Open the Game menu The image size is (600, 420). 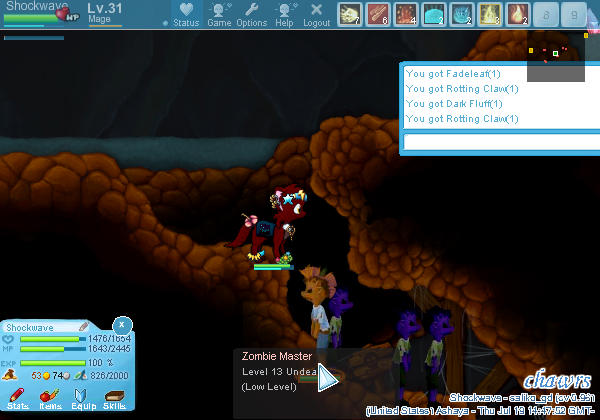pos(219,13)
